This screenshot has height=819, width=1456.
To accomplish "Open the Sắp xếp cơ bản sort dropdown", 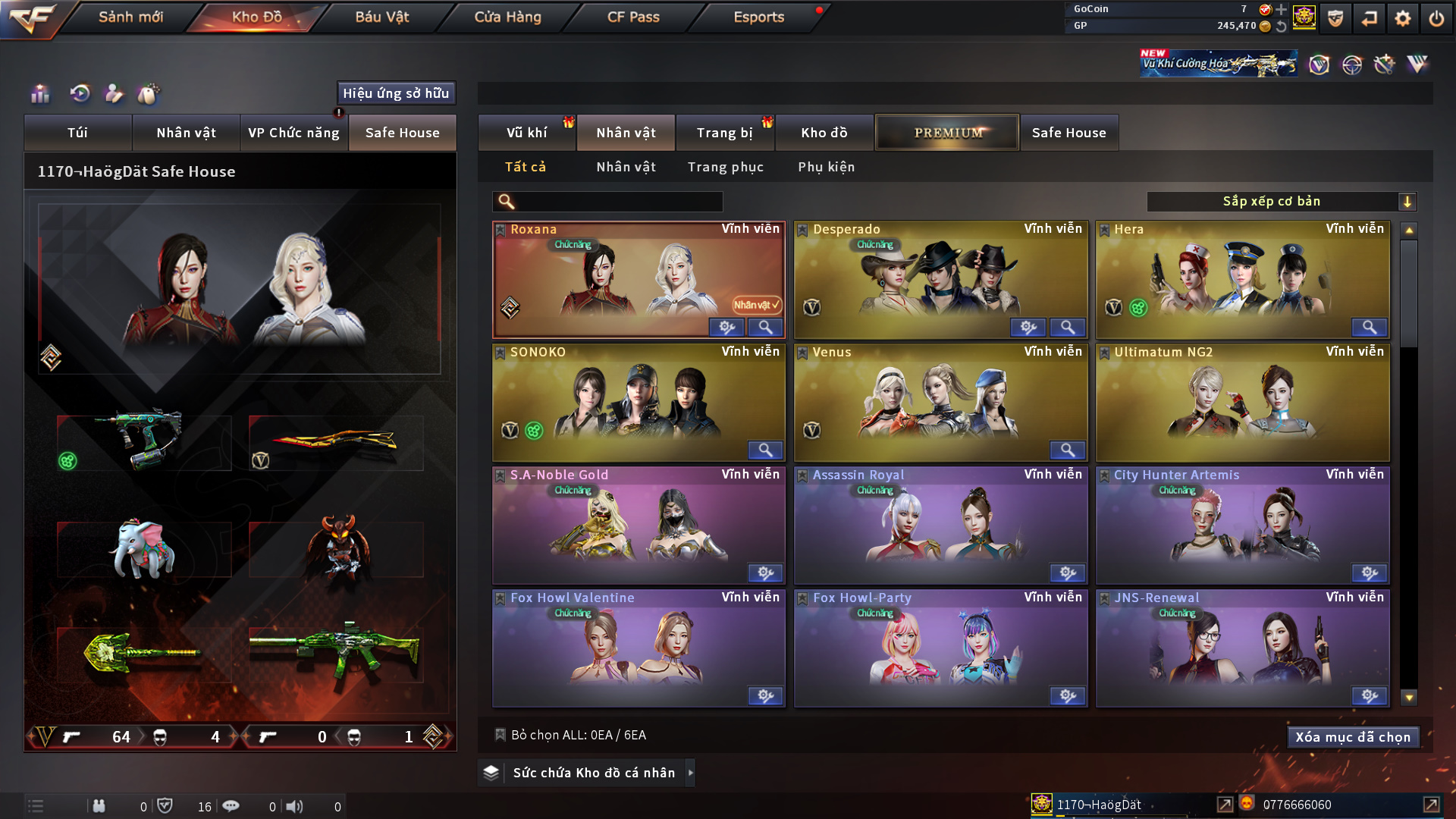I will (x=1281, y=202).
